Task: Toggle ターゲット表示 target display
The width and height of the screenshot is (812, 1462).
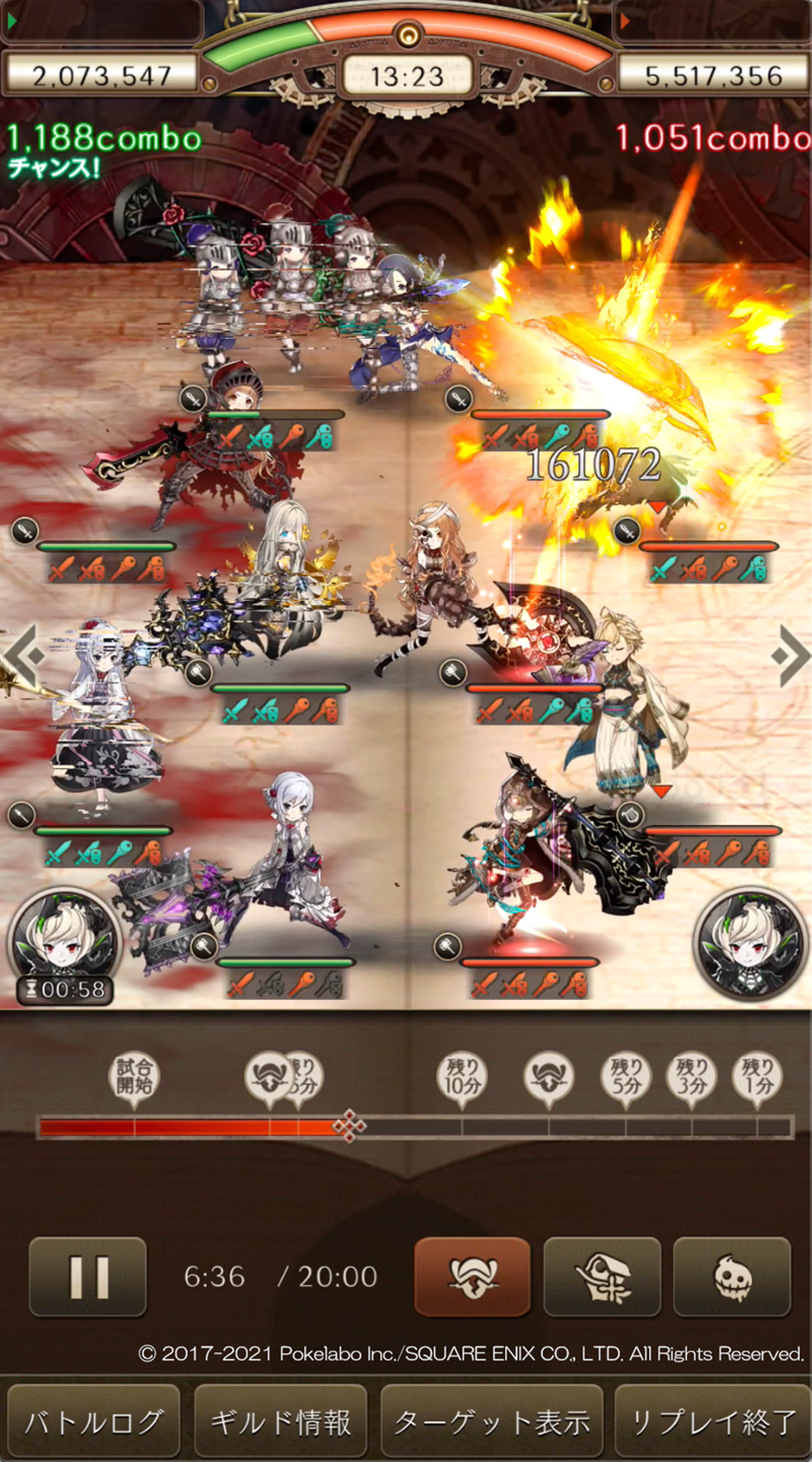Action: [x=491, y=1422]
